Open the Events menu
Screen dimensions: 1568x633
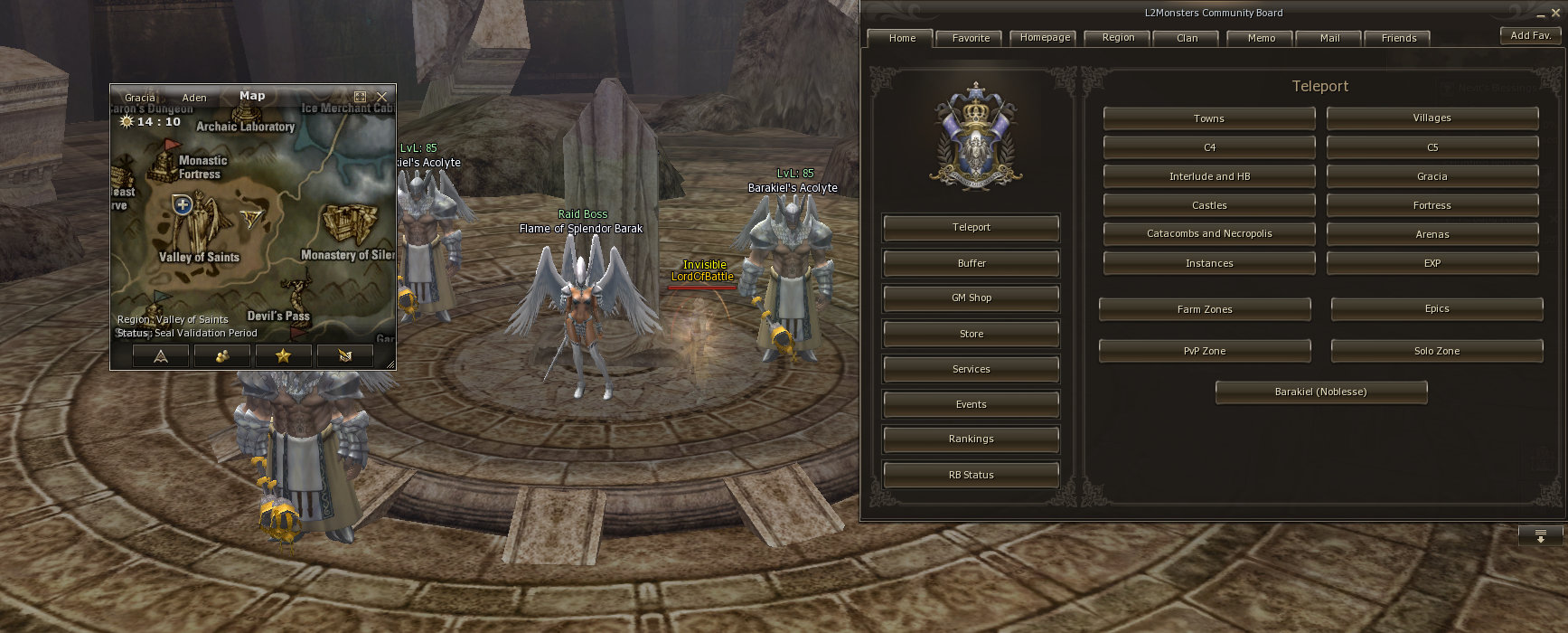click(x=971, y=404)
